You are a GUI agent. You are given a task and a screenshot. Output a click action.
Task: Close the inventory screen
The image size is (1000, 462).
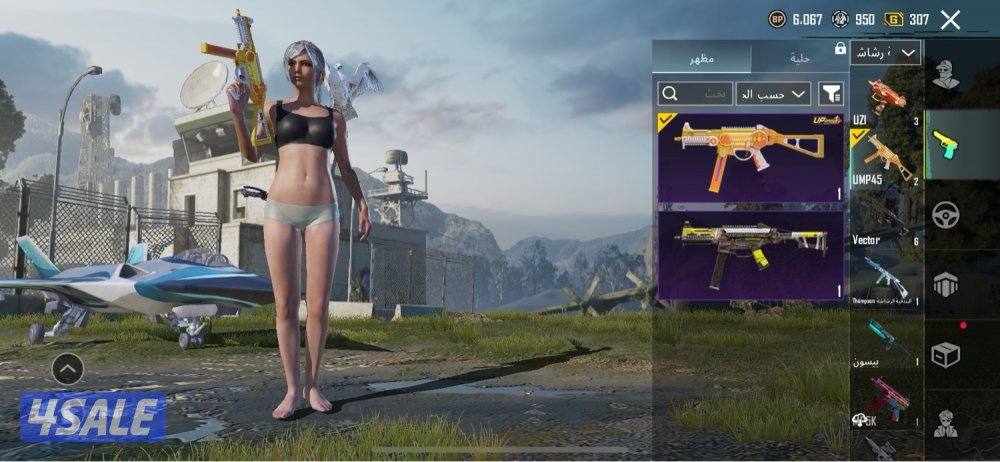point(950,19)
